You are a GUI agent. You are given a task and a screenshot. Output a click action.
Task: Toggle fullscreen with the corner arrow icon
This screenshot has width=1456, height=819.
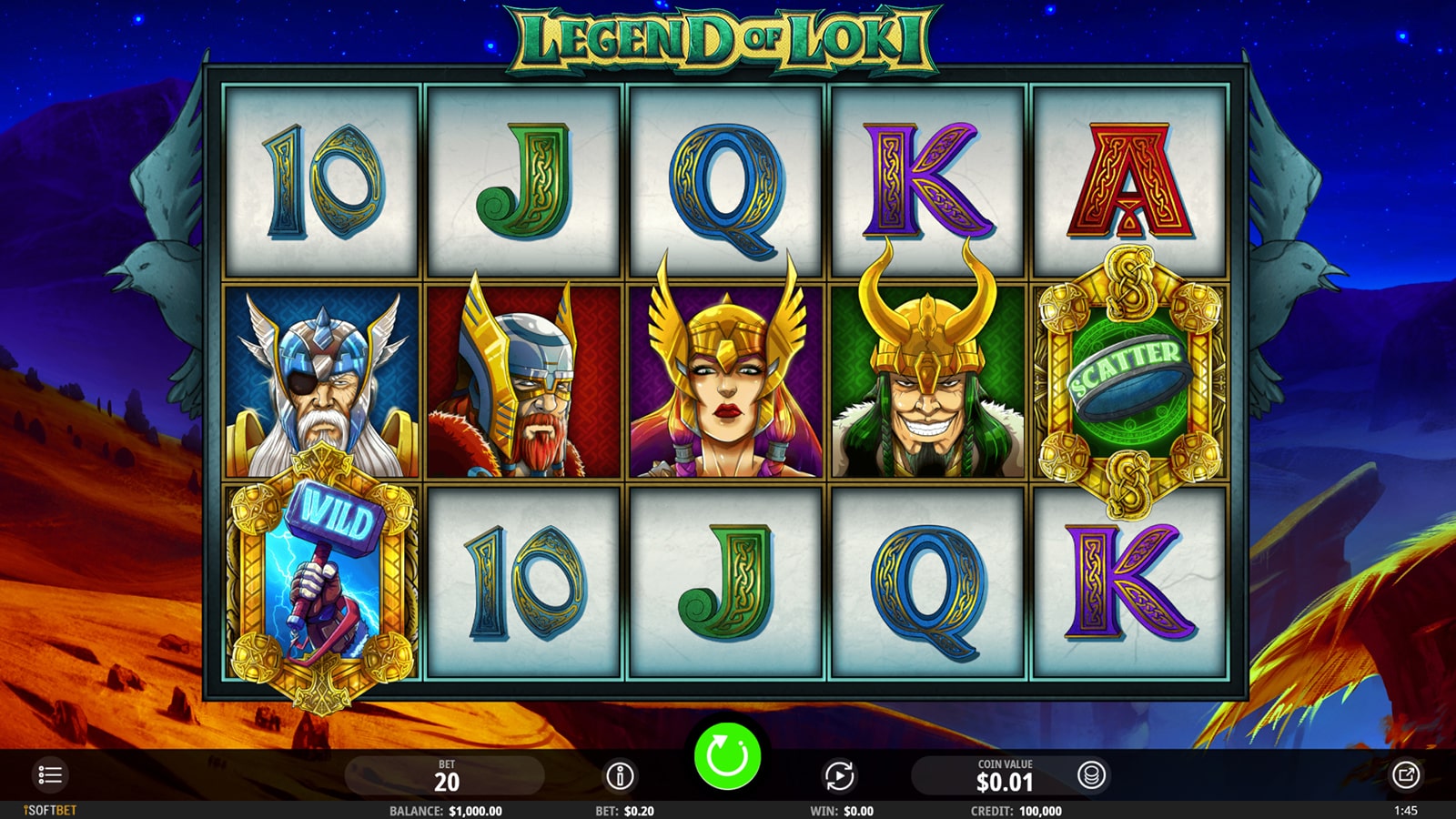tap(1405, 775)
